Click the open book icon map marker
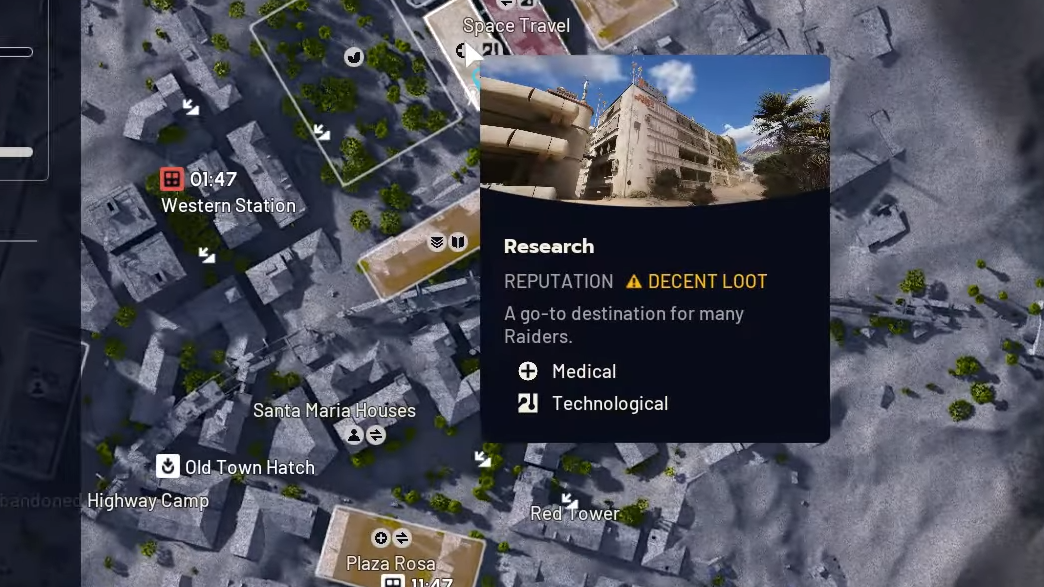The image size is (1044, 587). (x=458, y=242)
